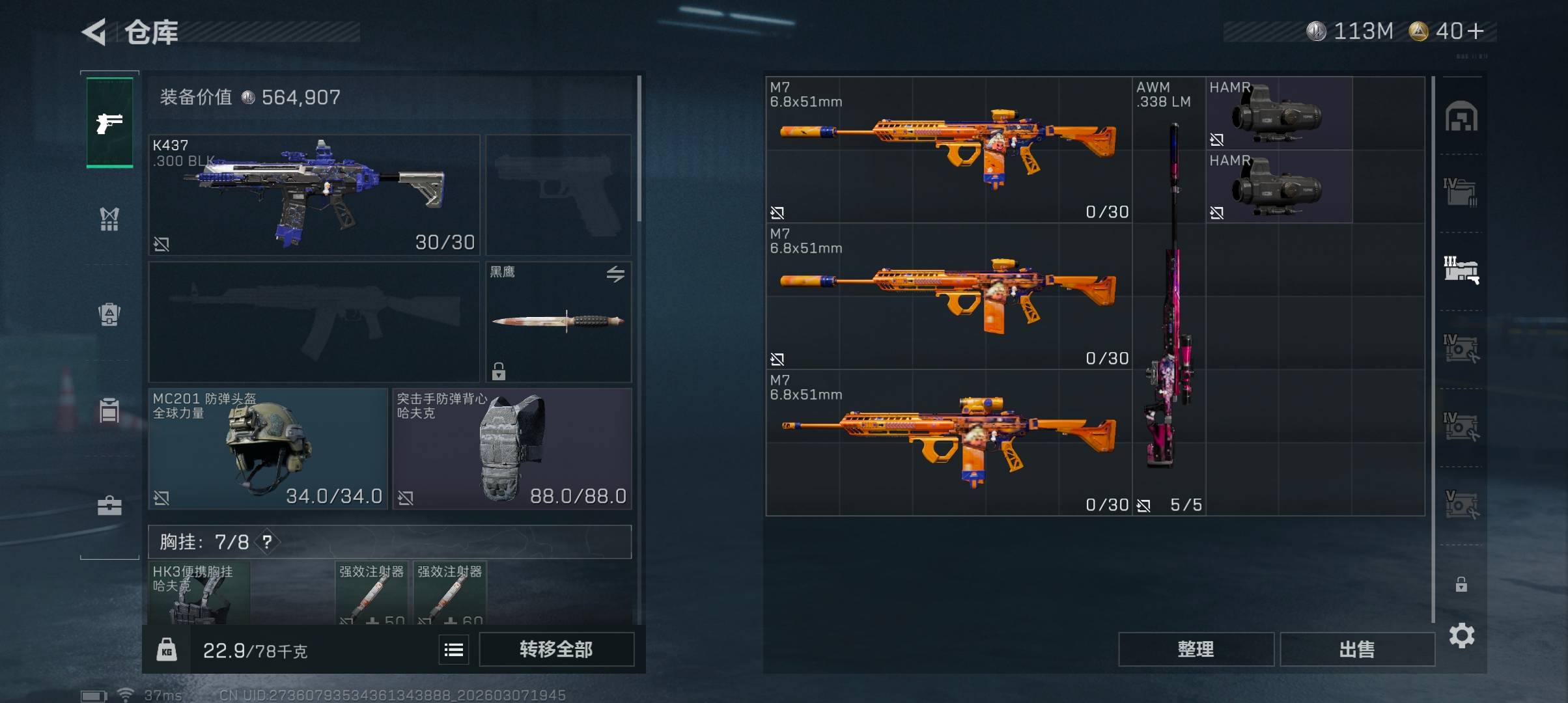1568x703 pixels.
Task: Toggle the list view icon beside 转移全部
Action: click(x=454, y=649)
